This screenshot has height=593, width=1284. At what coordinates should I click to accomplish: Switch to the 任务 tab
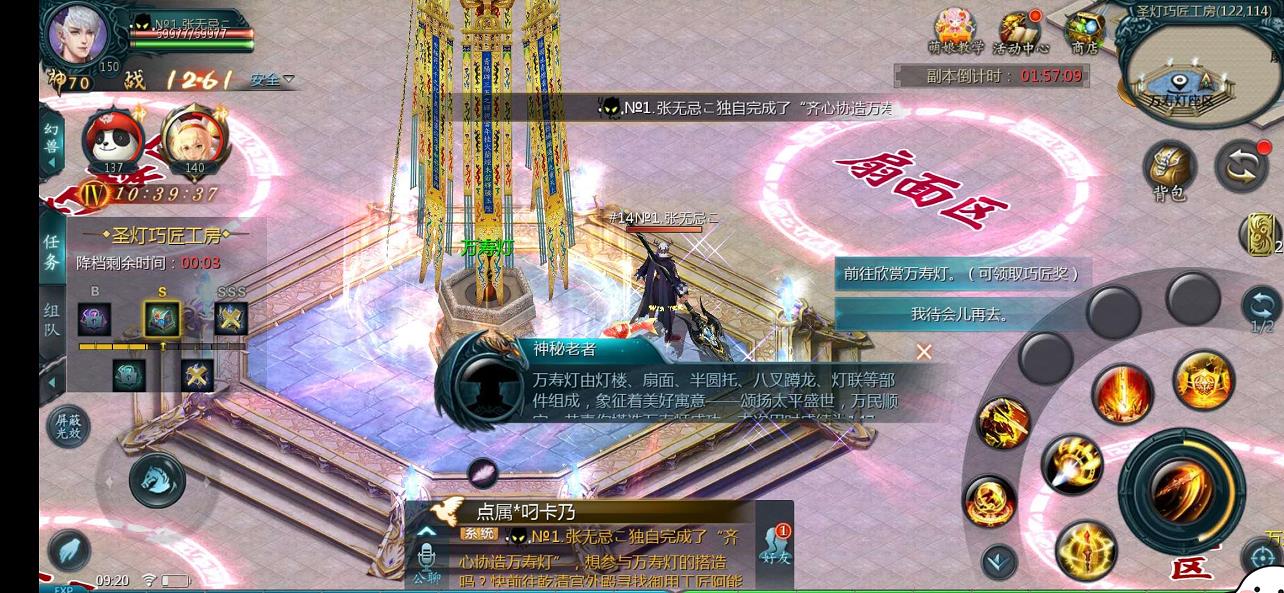52,252
